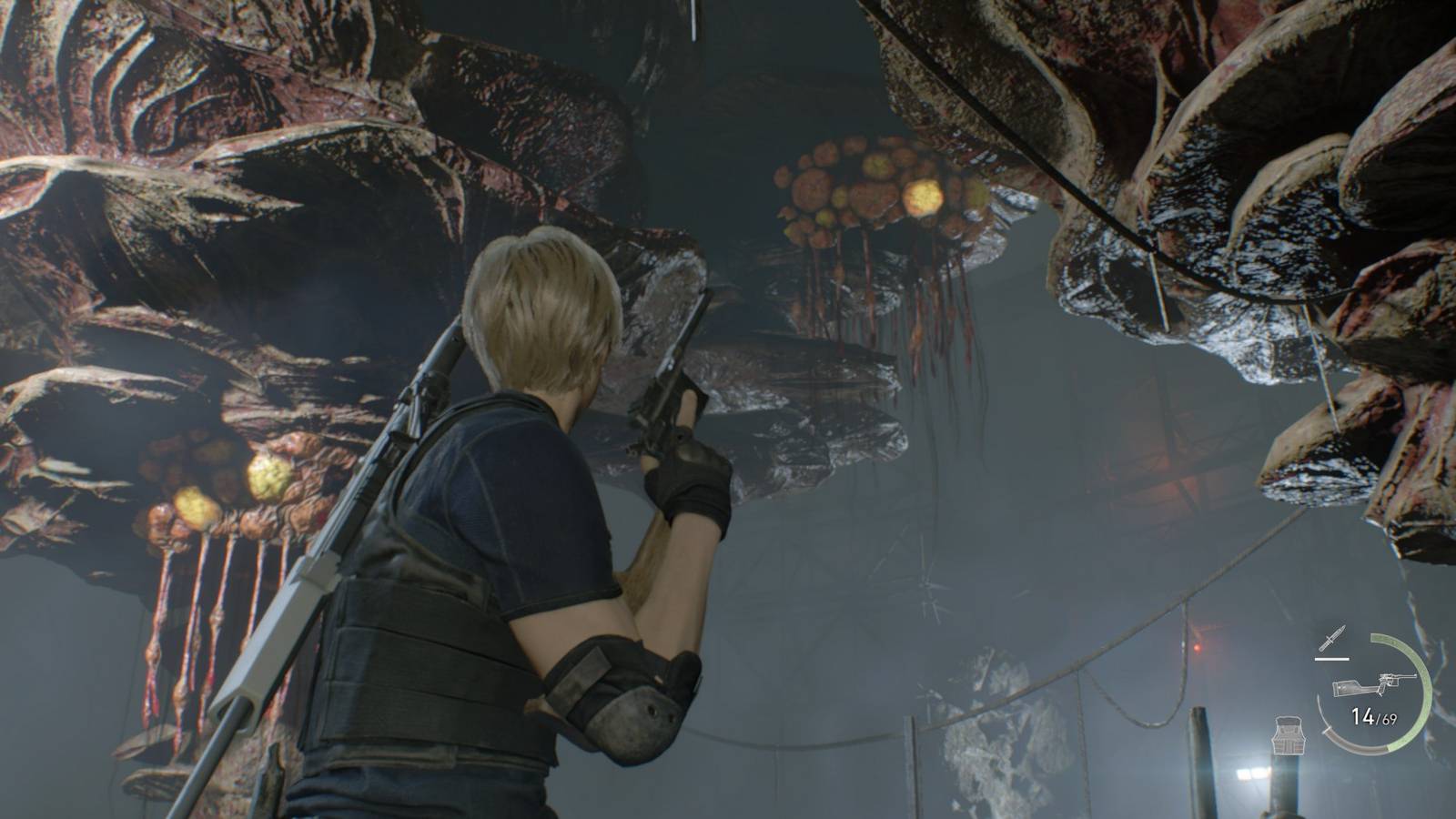Select the combat knife icon in the HUD
This screenshot has width=1456, height=819.
(x=1332, y=637)
